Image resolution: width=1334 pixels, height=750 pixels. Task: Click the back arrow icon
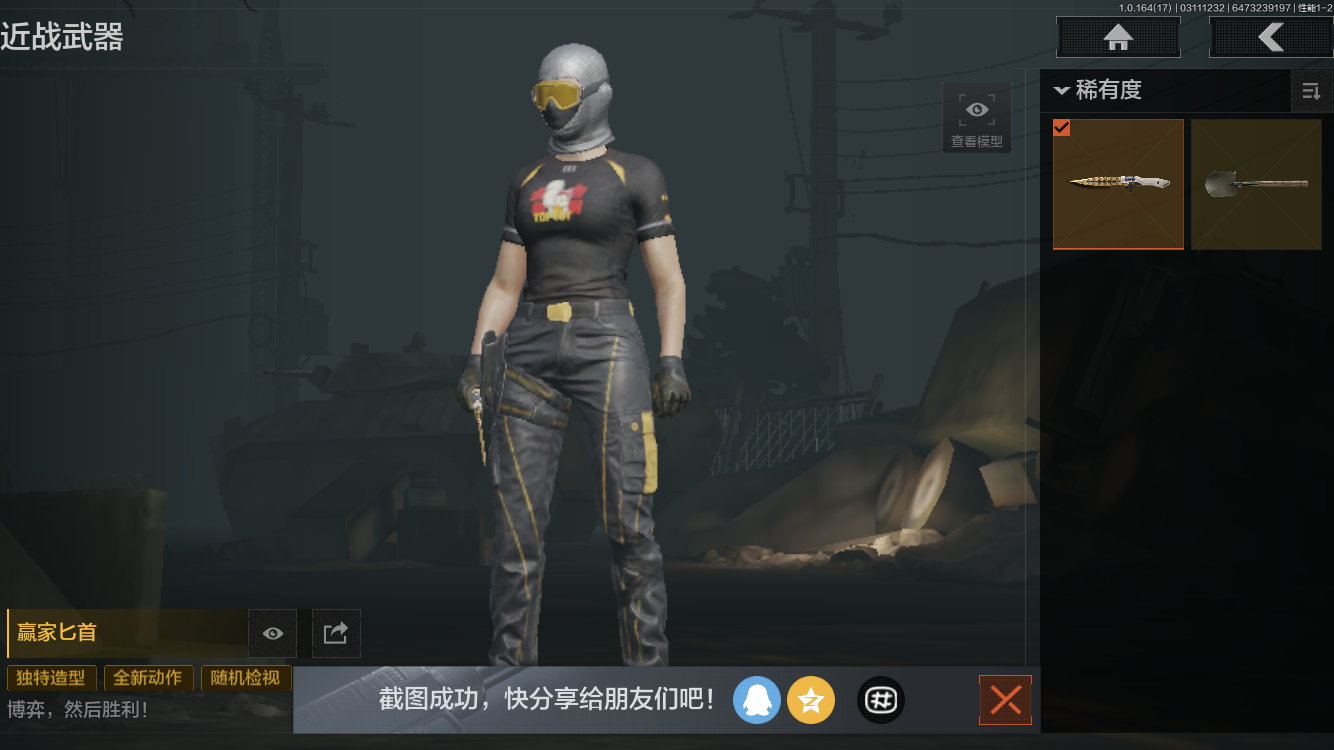click(1272, 37)
